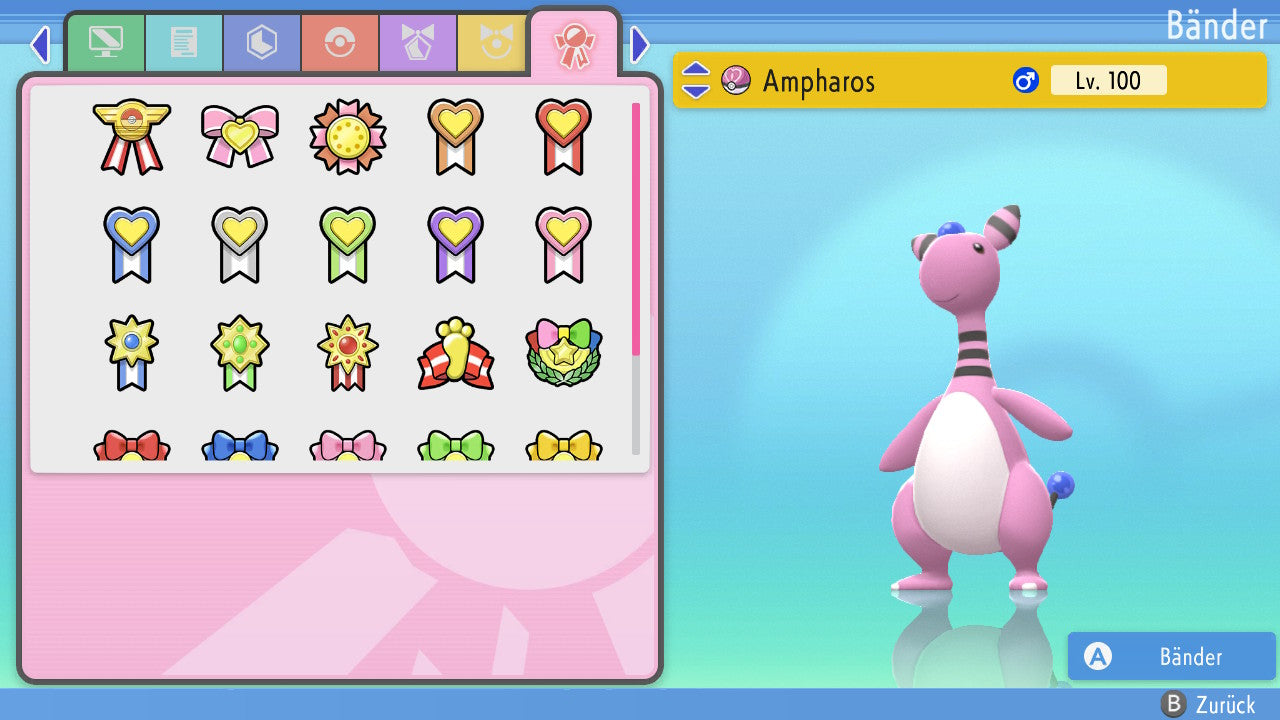Open the Bänder button

click(1171, 656)
